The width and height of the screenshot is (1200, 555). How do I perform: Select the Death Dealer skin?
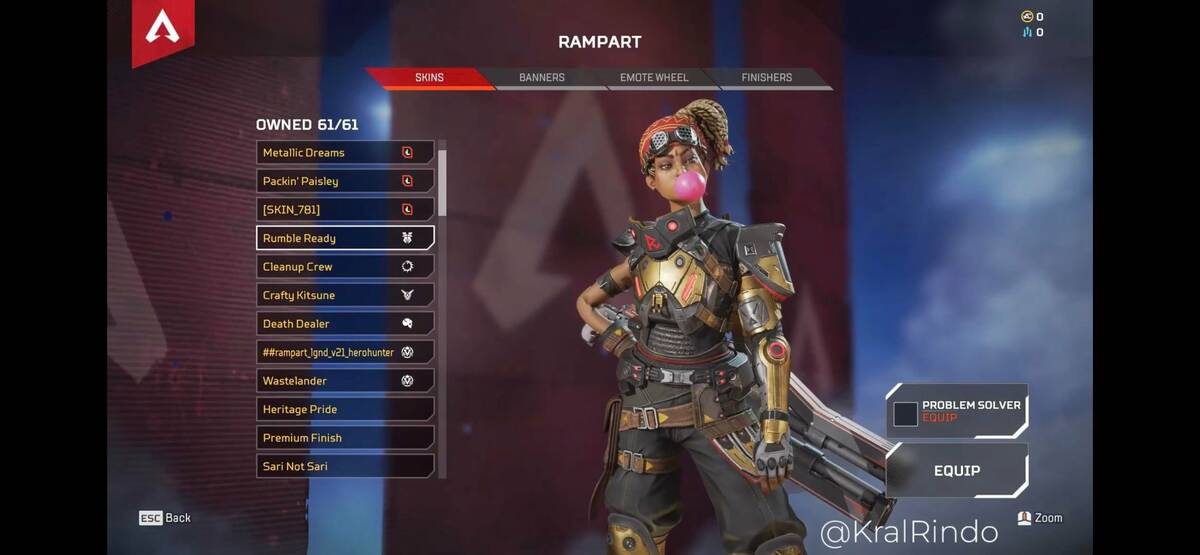[x=345, y=324]
